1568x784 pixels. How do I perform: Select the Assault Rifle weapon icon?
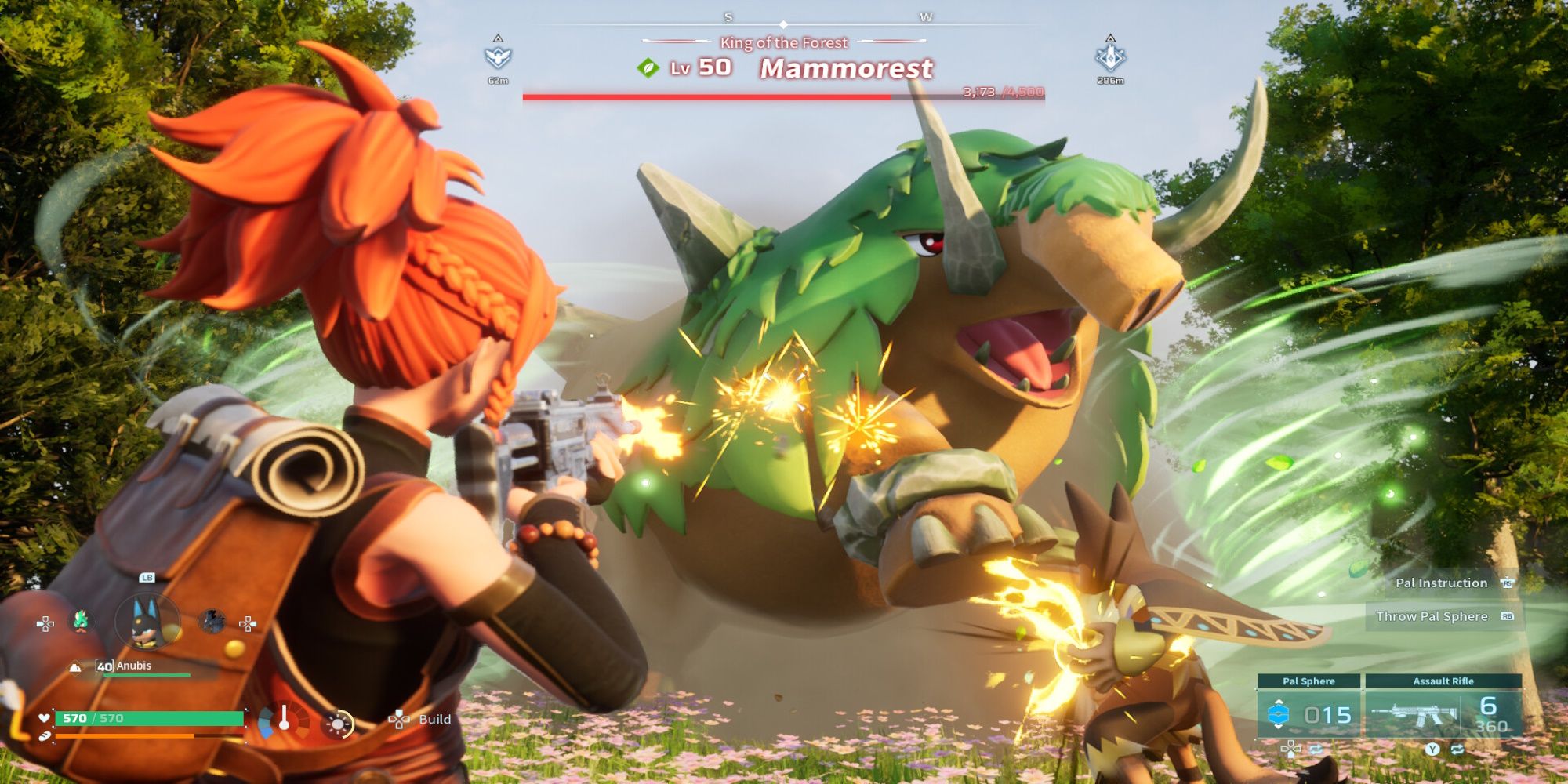click(x=1415, y=714)
